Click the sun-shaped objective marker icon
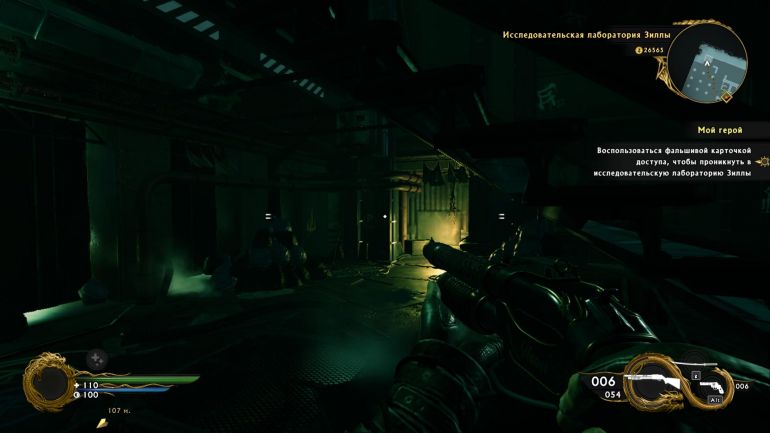770x433 pixels. [763, 161]
